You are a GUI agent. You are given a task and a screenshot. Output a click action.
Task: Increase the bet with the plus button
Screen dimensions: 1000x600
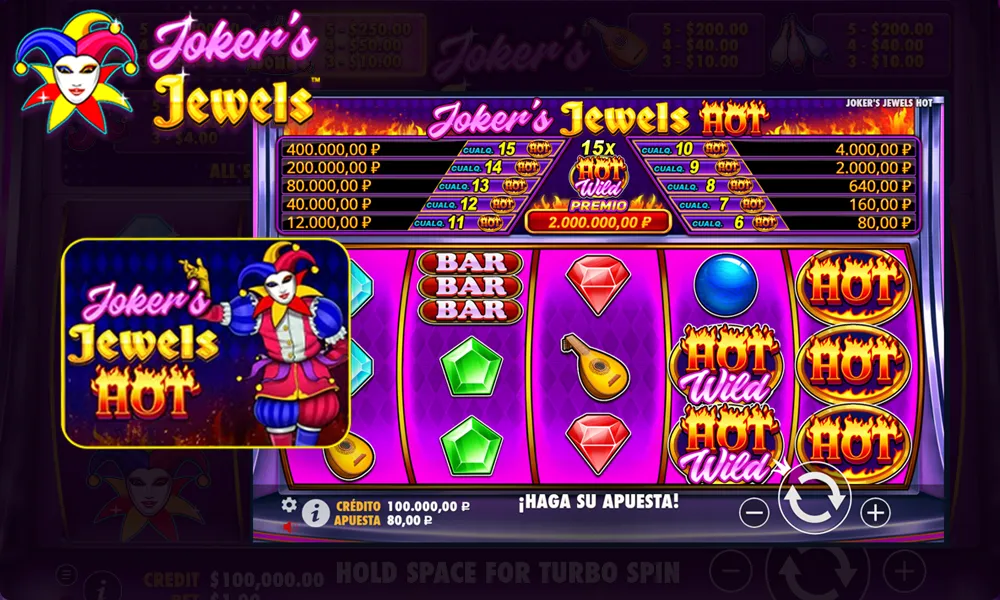point(875,513)
